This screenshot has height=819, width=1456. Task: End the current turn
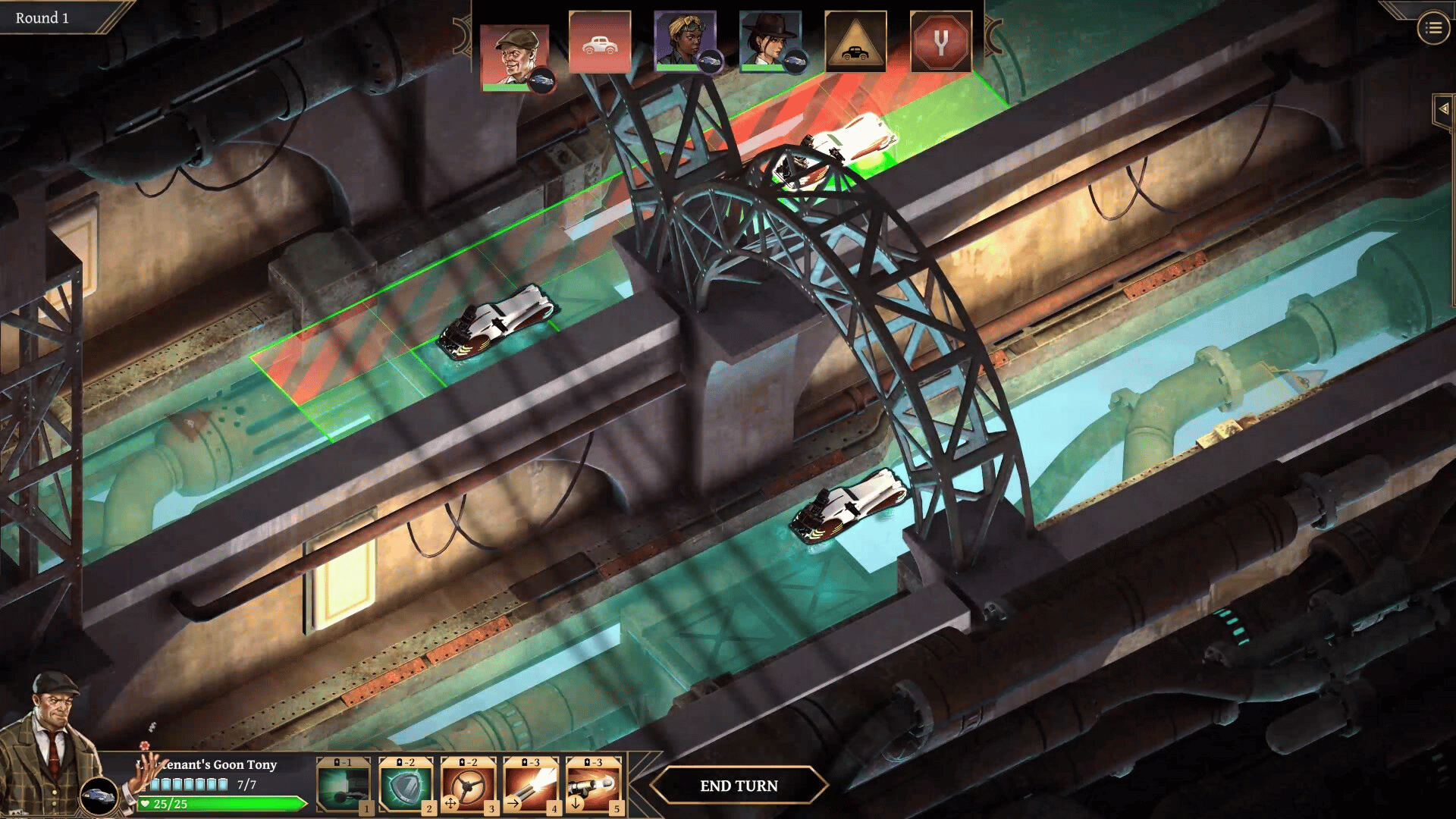coord(738,786)
